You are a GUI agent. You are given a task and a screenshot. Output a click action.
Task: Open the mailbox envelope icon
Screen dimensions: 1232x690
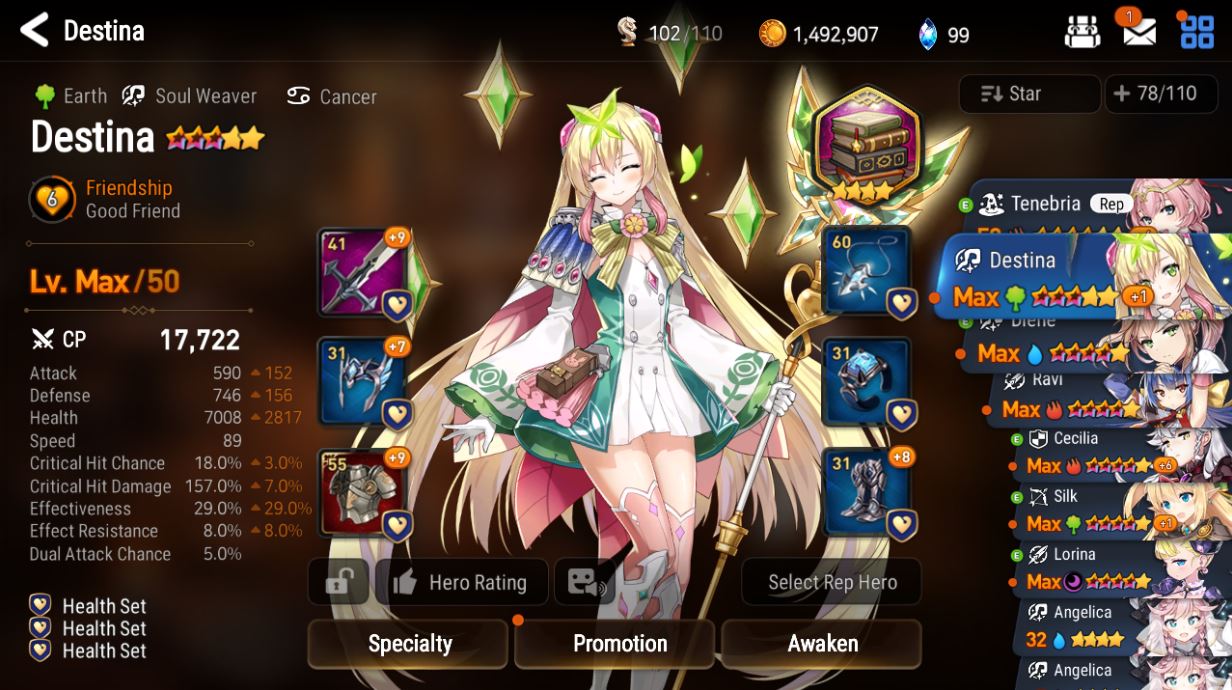tap(1139, 32)
